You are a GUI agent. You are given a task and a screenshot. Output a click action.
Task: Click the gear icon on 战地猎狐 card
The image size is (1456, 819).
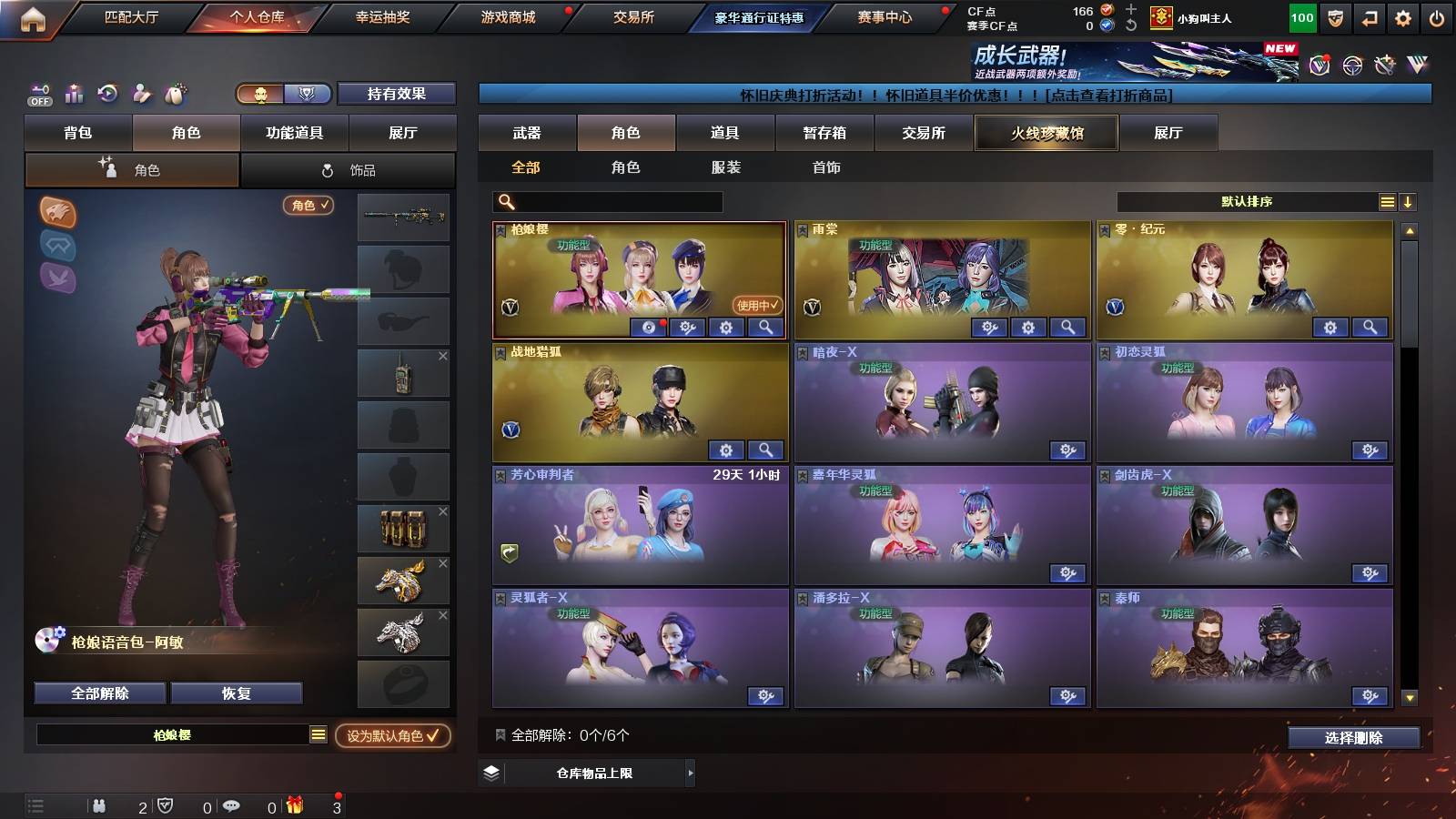point(724,450)
